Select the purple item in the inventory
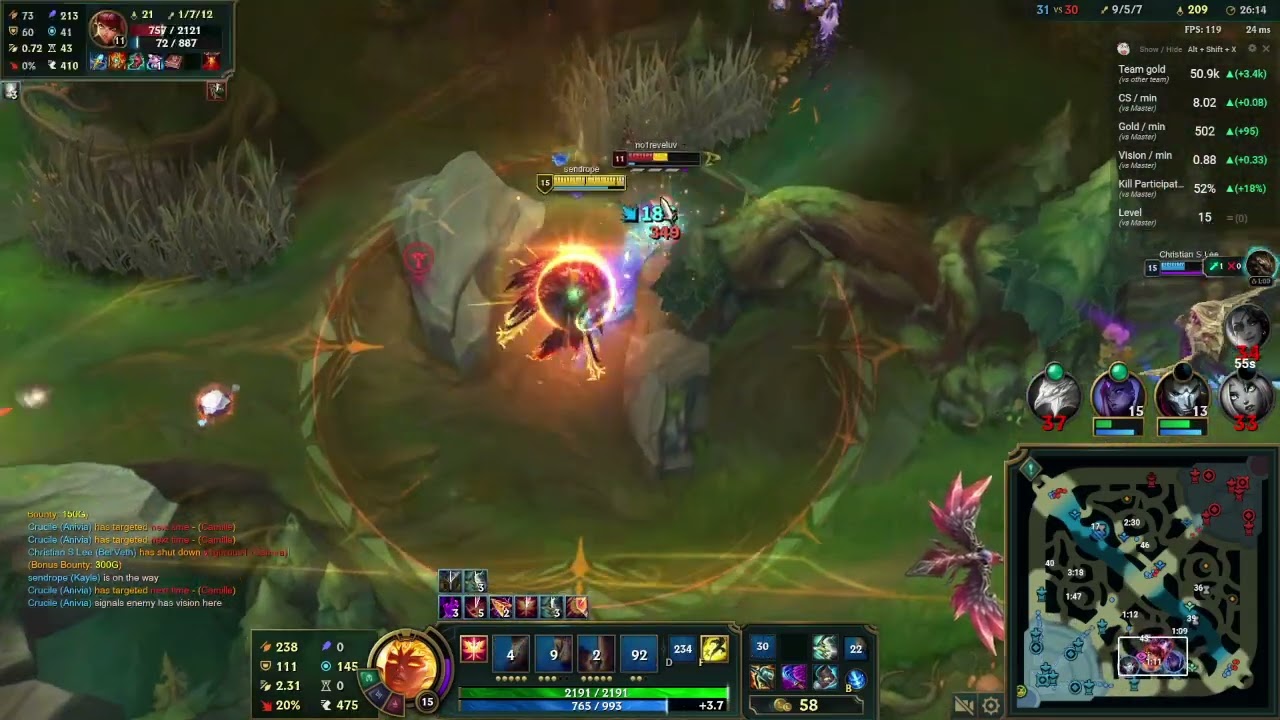1280x720 pixels. point(795,676)
